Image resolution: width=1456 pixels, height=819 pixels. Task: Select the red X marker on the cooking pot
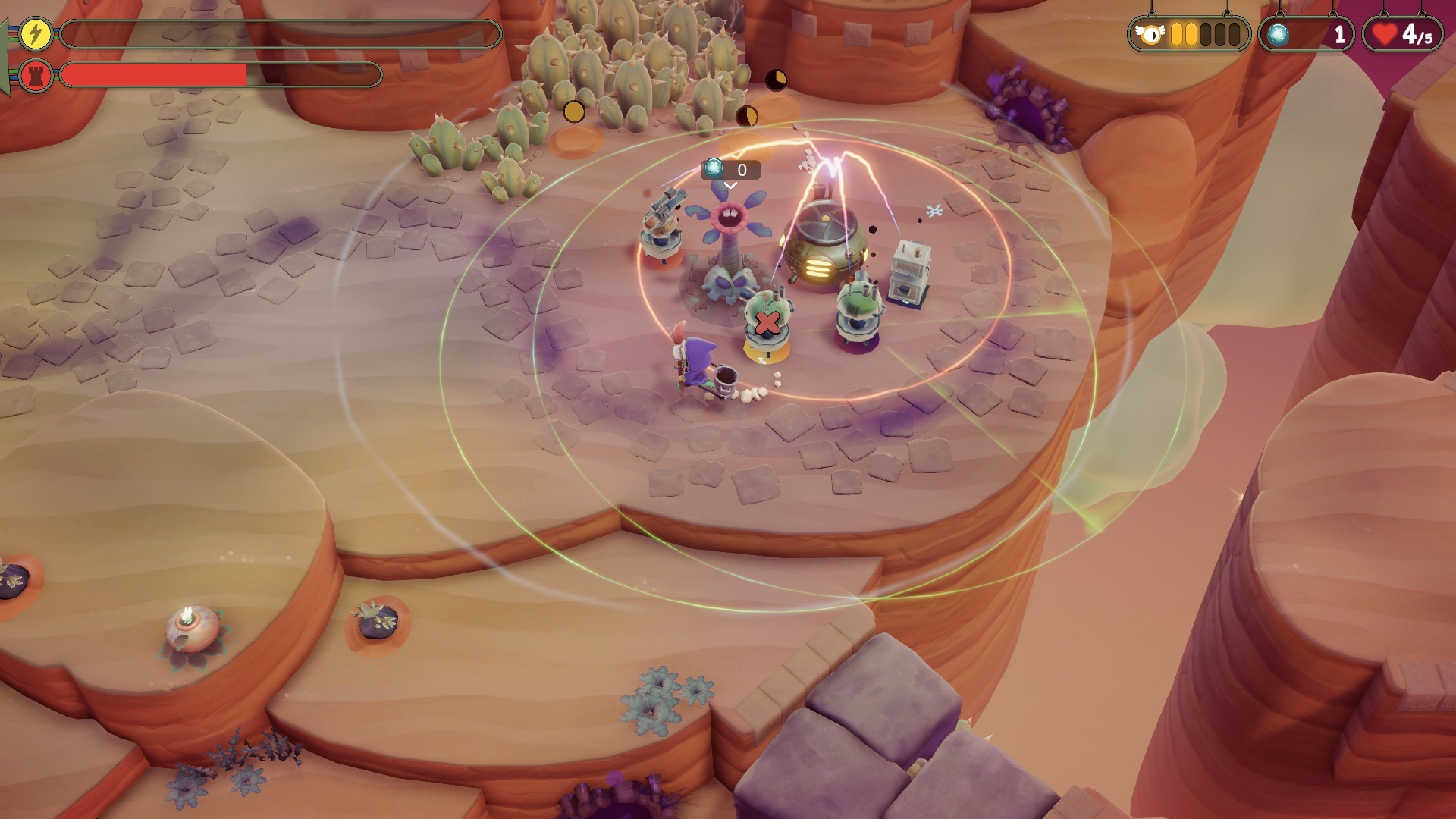pos(766,325)
